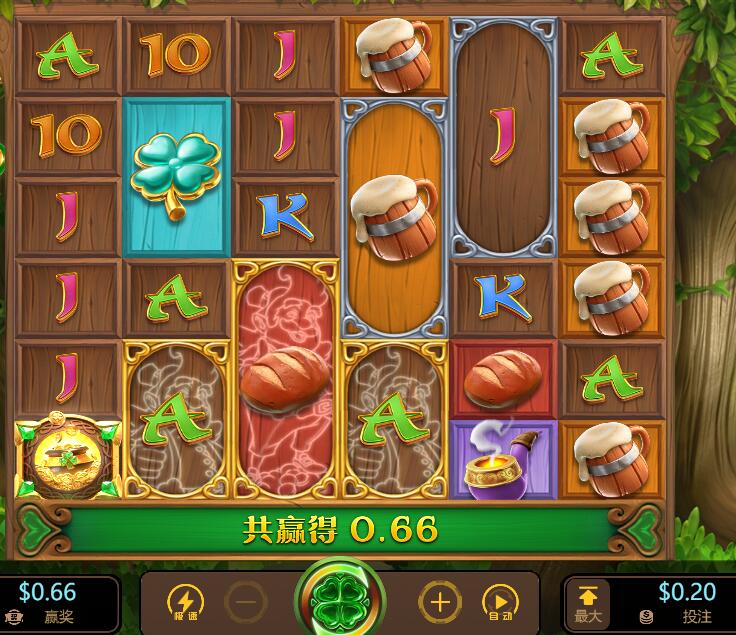
Task: Open the 投注 bet amount panel
Action: (678, 603)
